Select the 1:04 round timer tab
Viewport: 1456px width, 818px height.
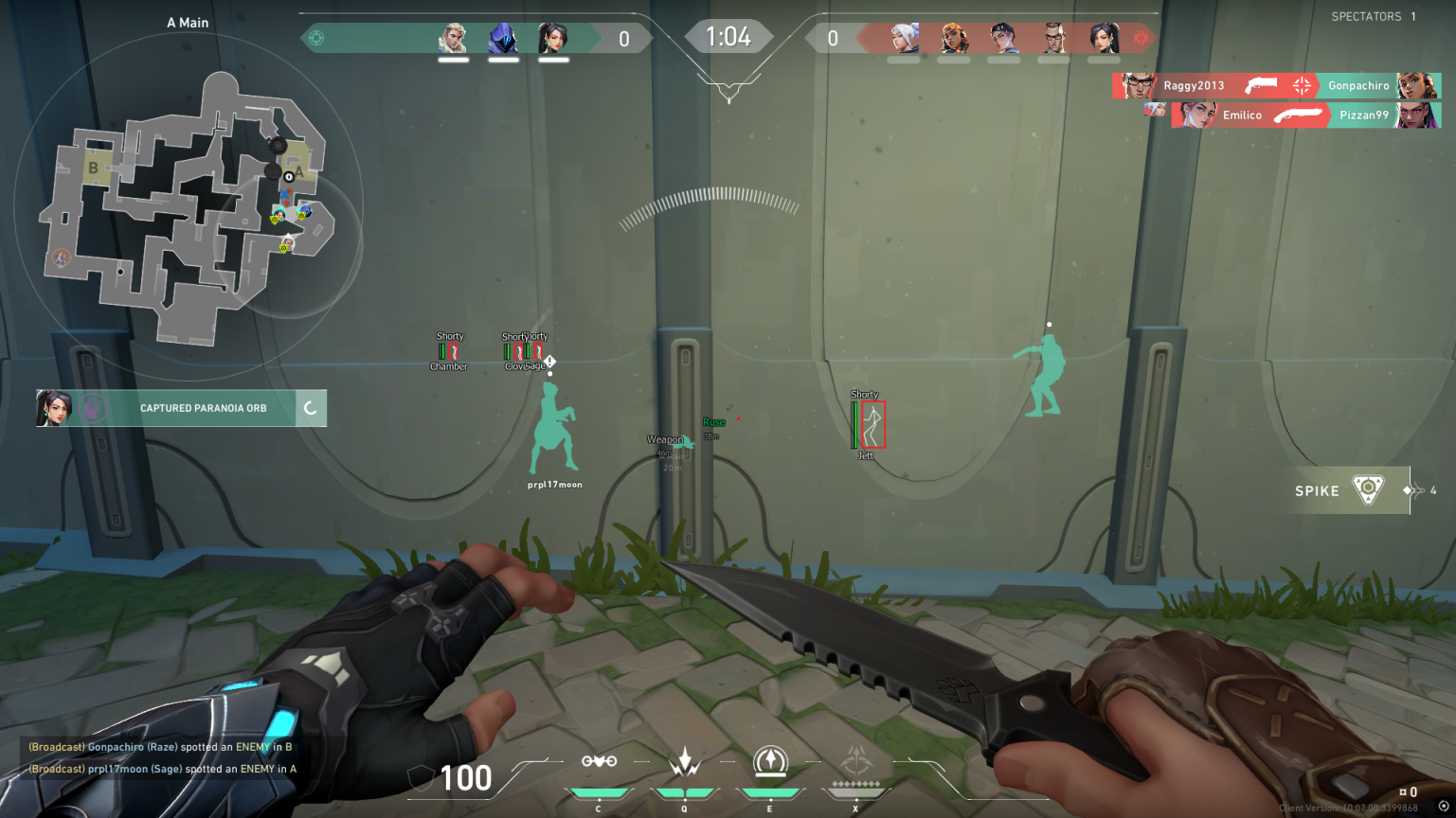(729, 37)
